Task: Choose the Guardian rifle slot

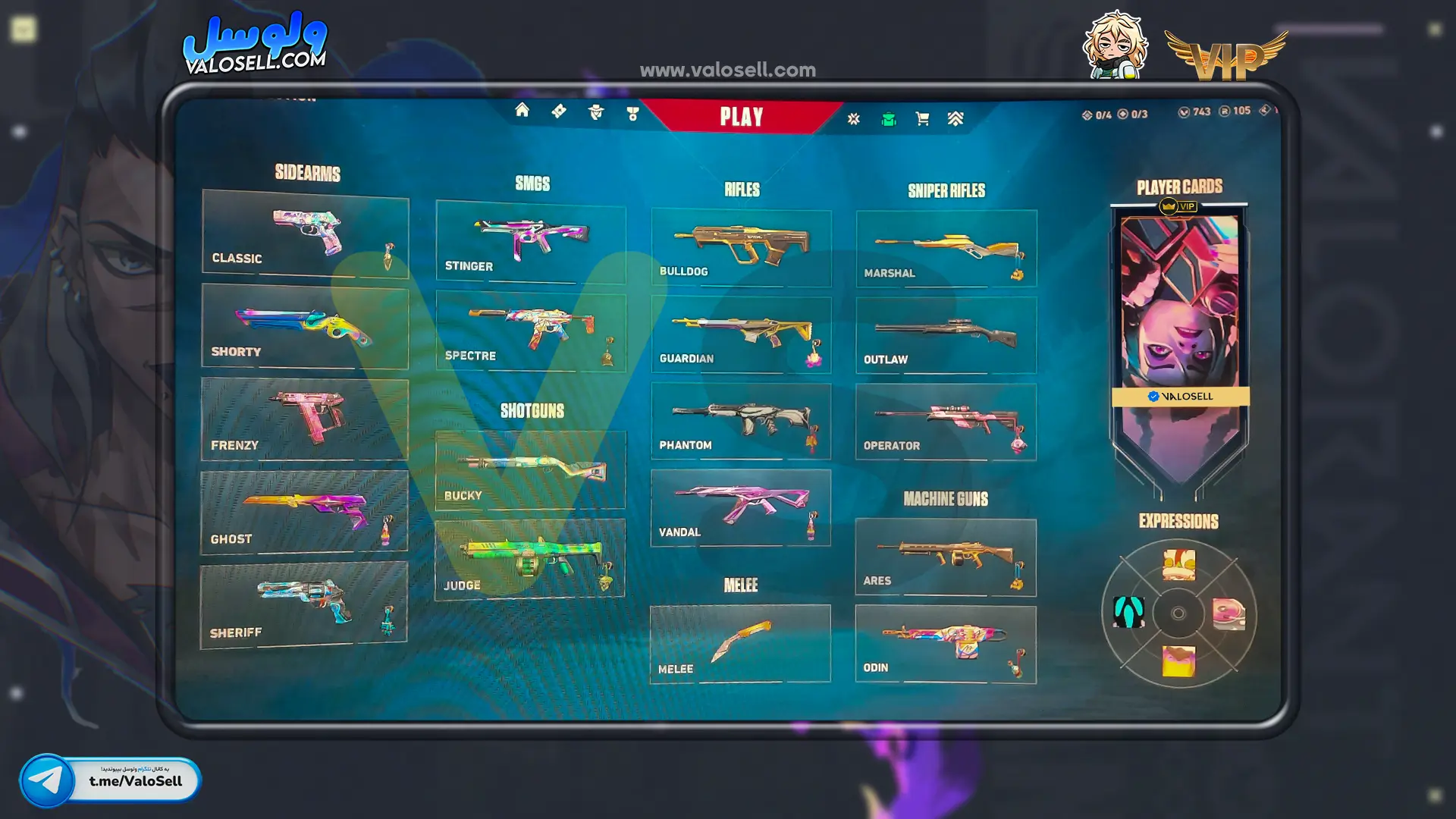Action: pos(741,334)
